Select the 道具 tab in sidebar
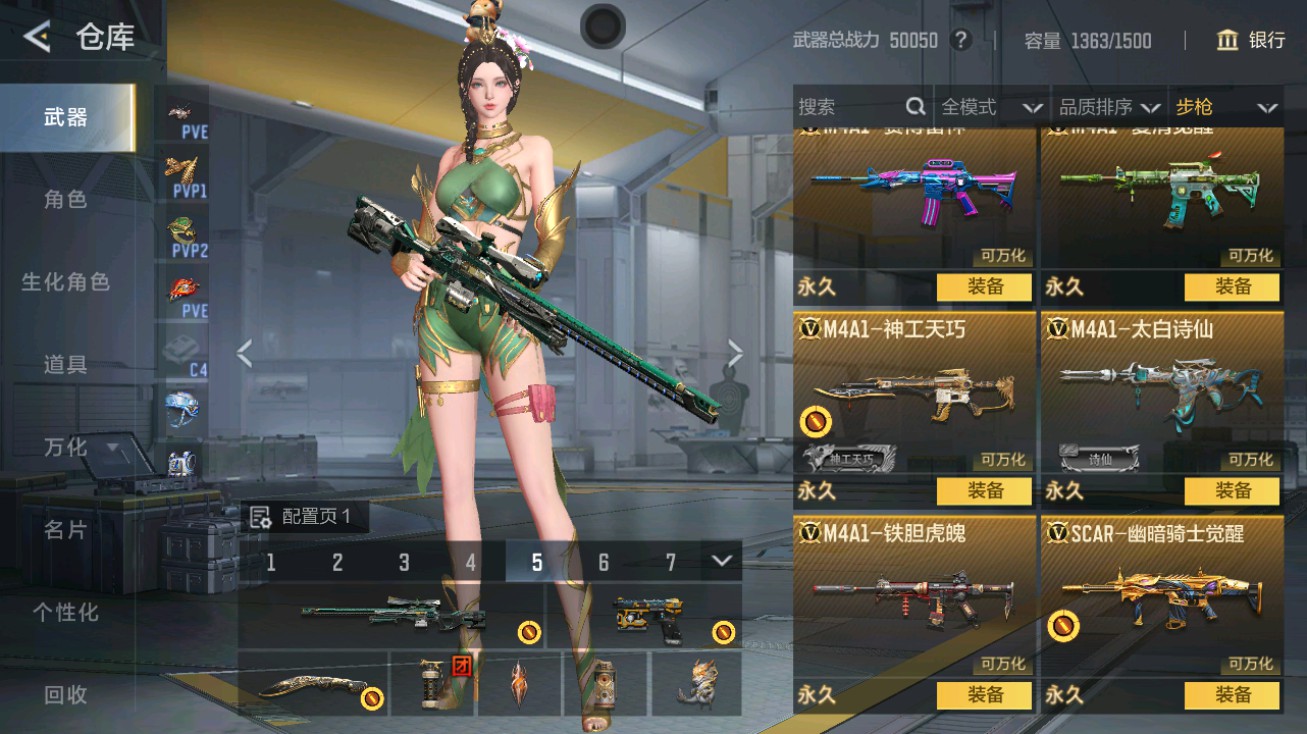 tap(66, 364)
